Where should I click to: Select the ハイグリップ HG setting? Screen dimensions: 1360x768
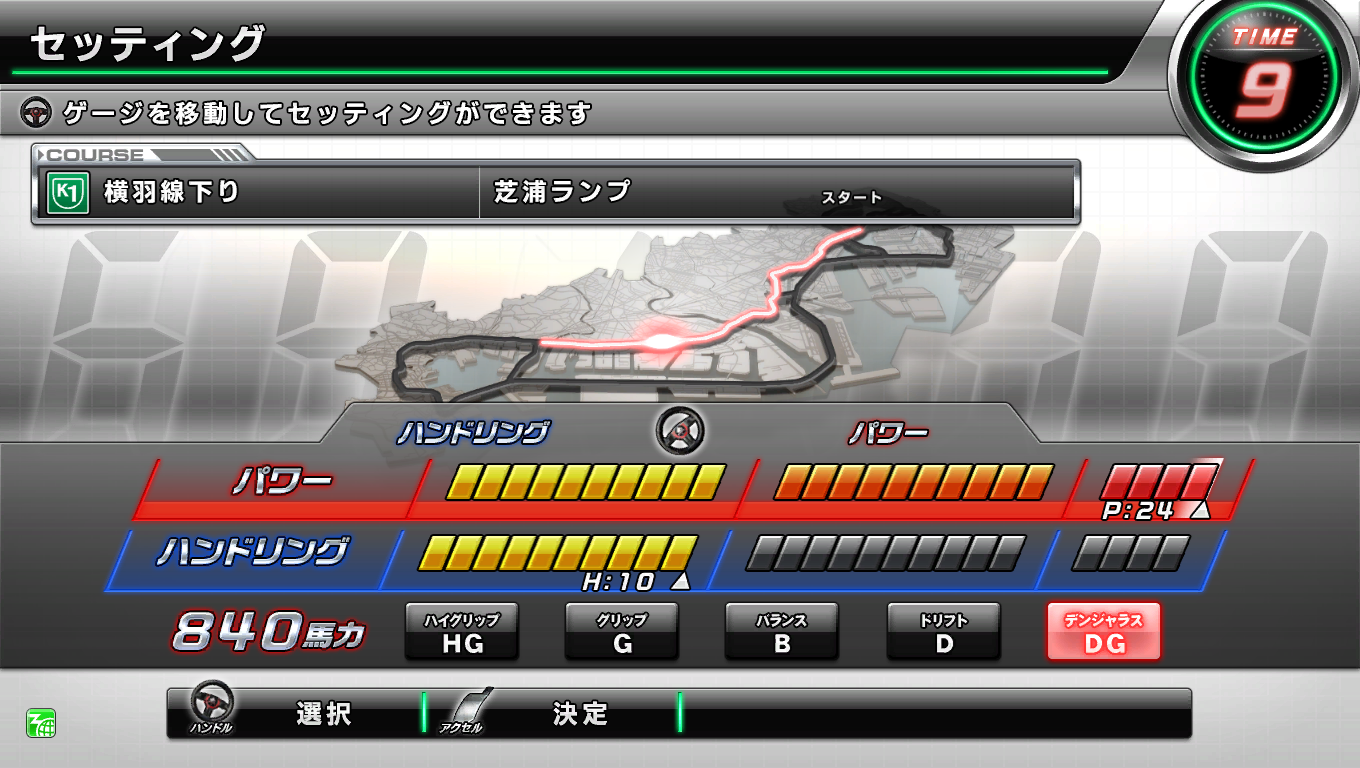(461, 632)
